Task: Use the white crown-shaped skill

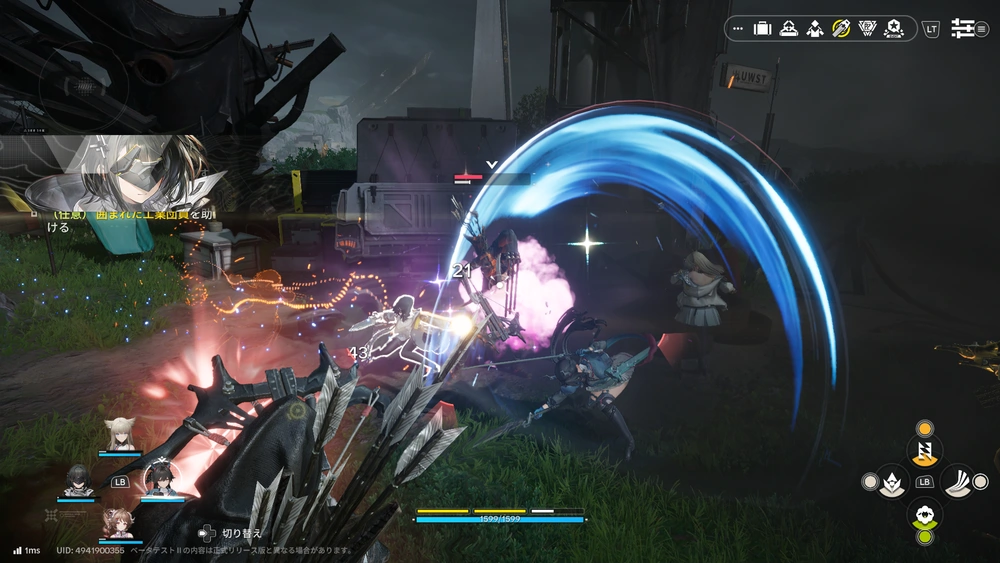Action: (892, 482)
